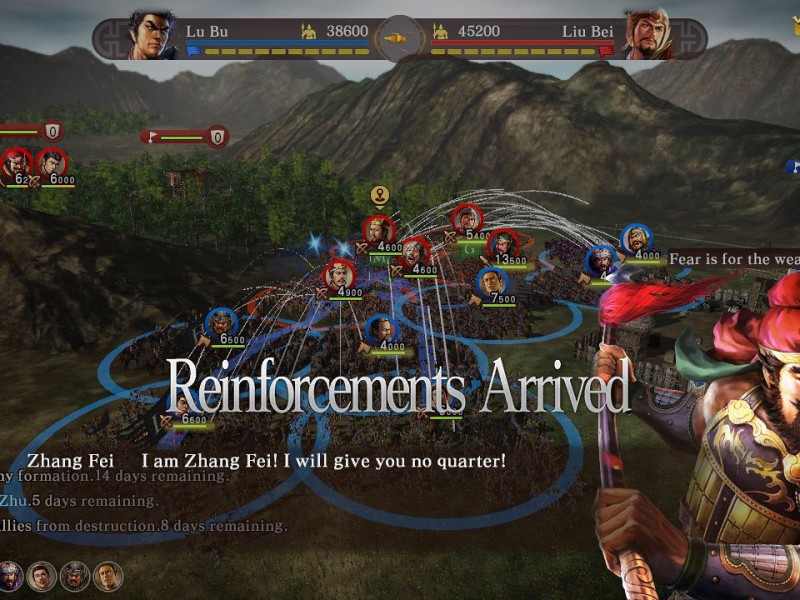Select the red unit with 6000 troops

[51, 163]
